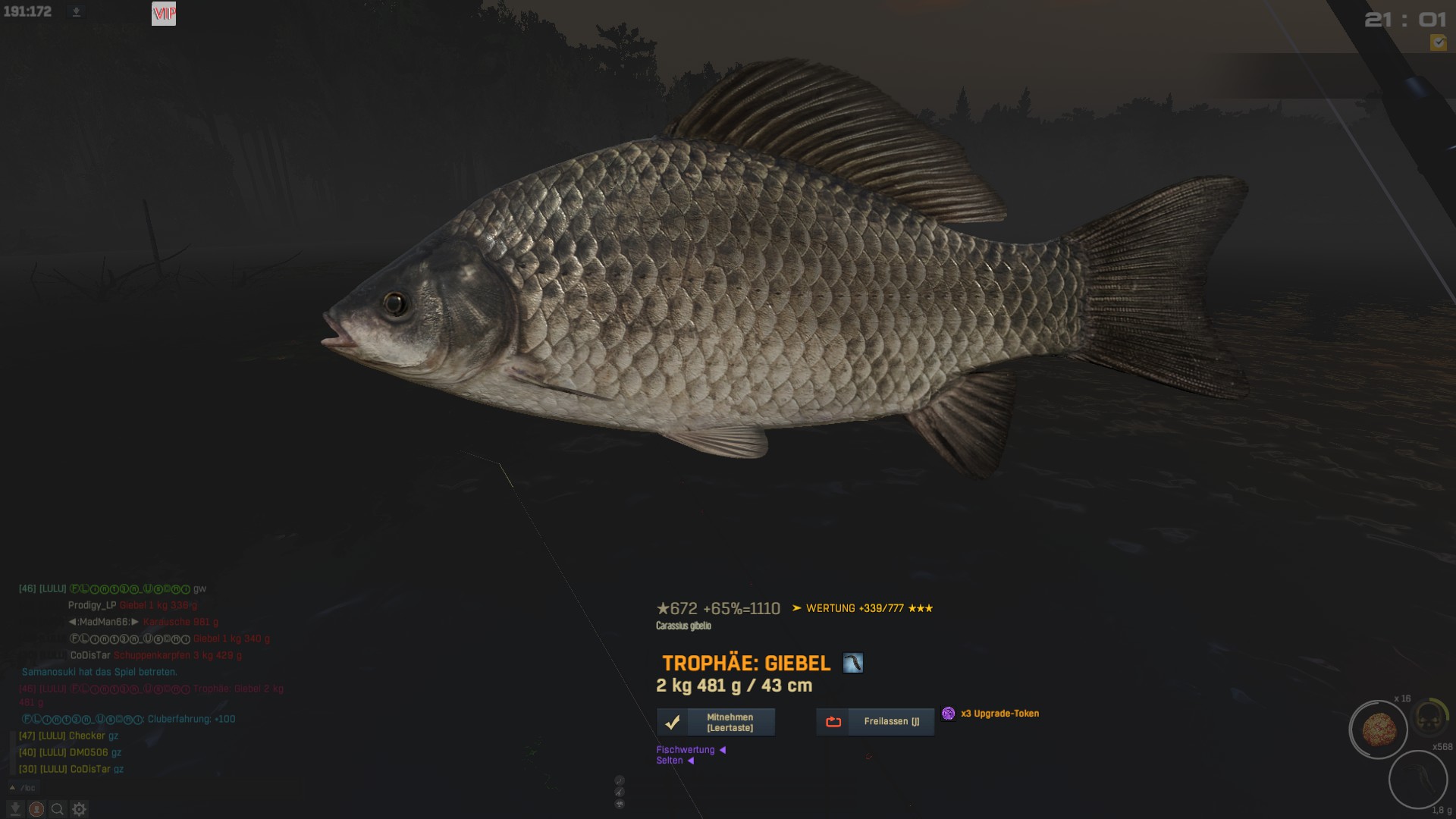1456x819 pixels.
Task: Click the orange circular player icon
Action: [x=36, y=809]
